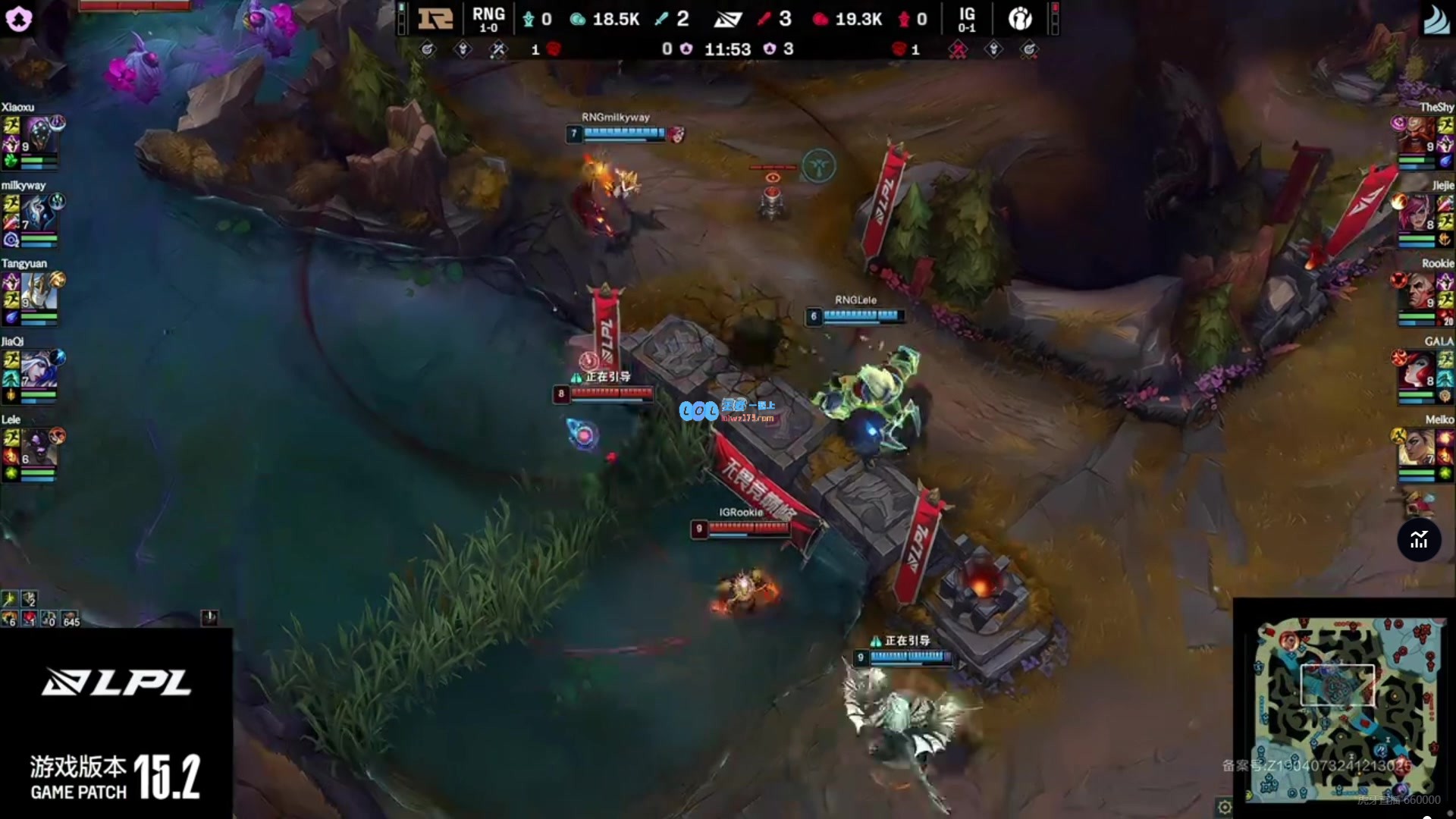Image resolution: width=1456 pixels, height=819 pixels.
Task: Select TheShy's champion portrait
Action: [1417, 136]
